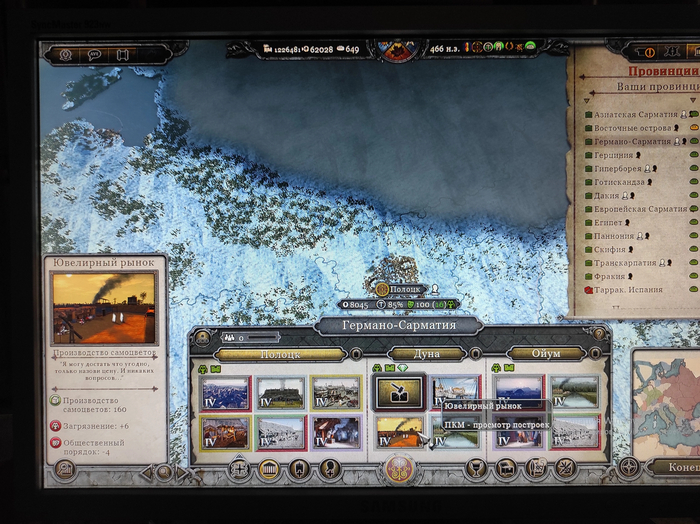Click the Германо-Сарматия province title banner
700x524 pixels.
pos(398,326)
